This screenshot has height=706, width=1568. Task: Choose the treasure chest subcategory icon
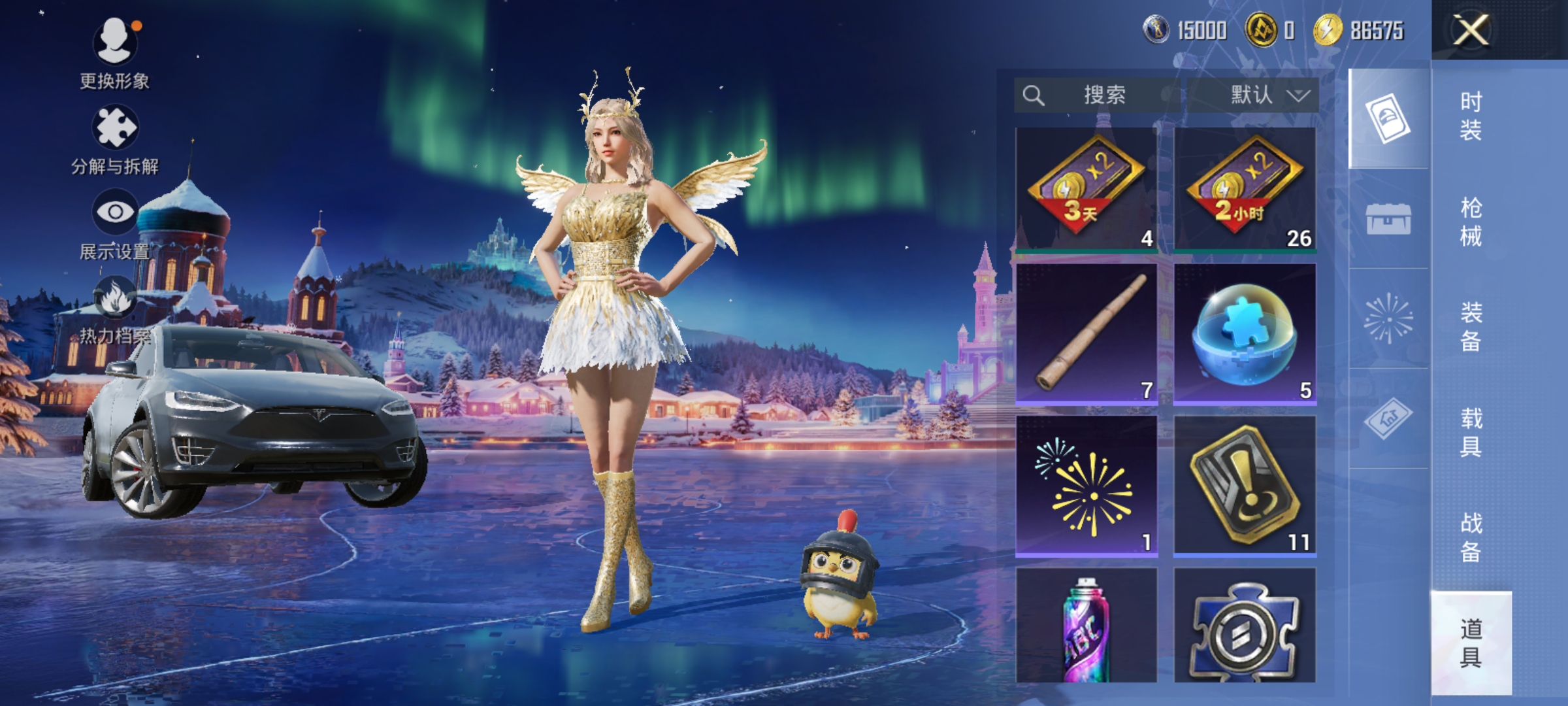[1388, 218]
